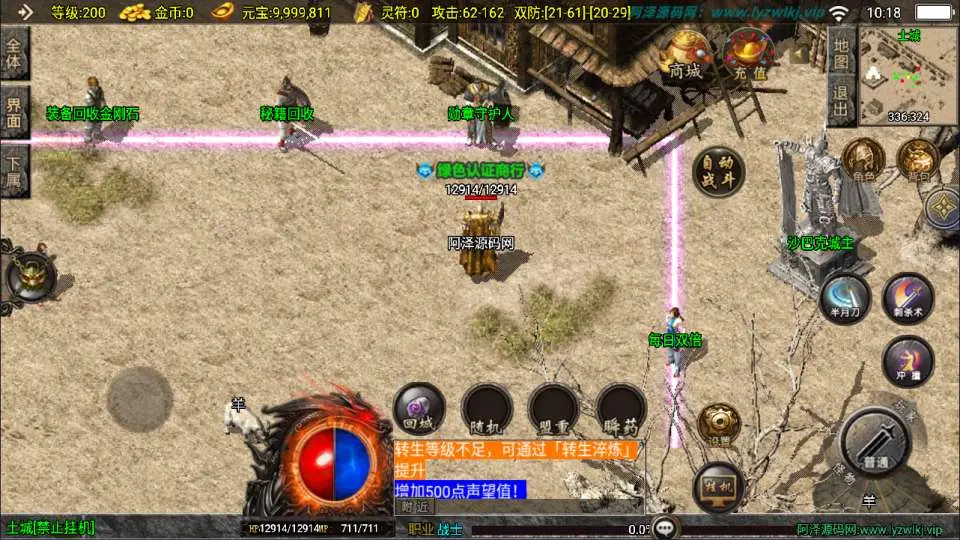Open the 背包 bag
This screenshot has width=960, height=540.
click(917, 160)
